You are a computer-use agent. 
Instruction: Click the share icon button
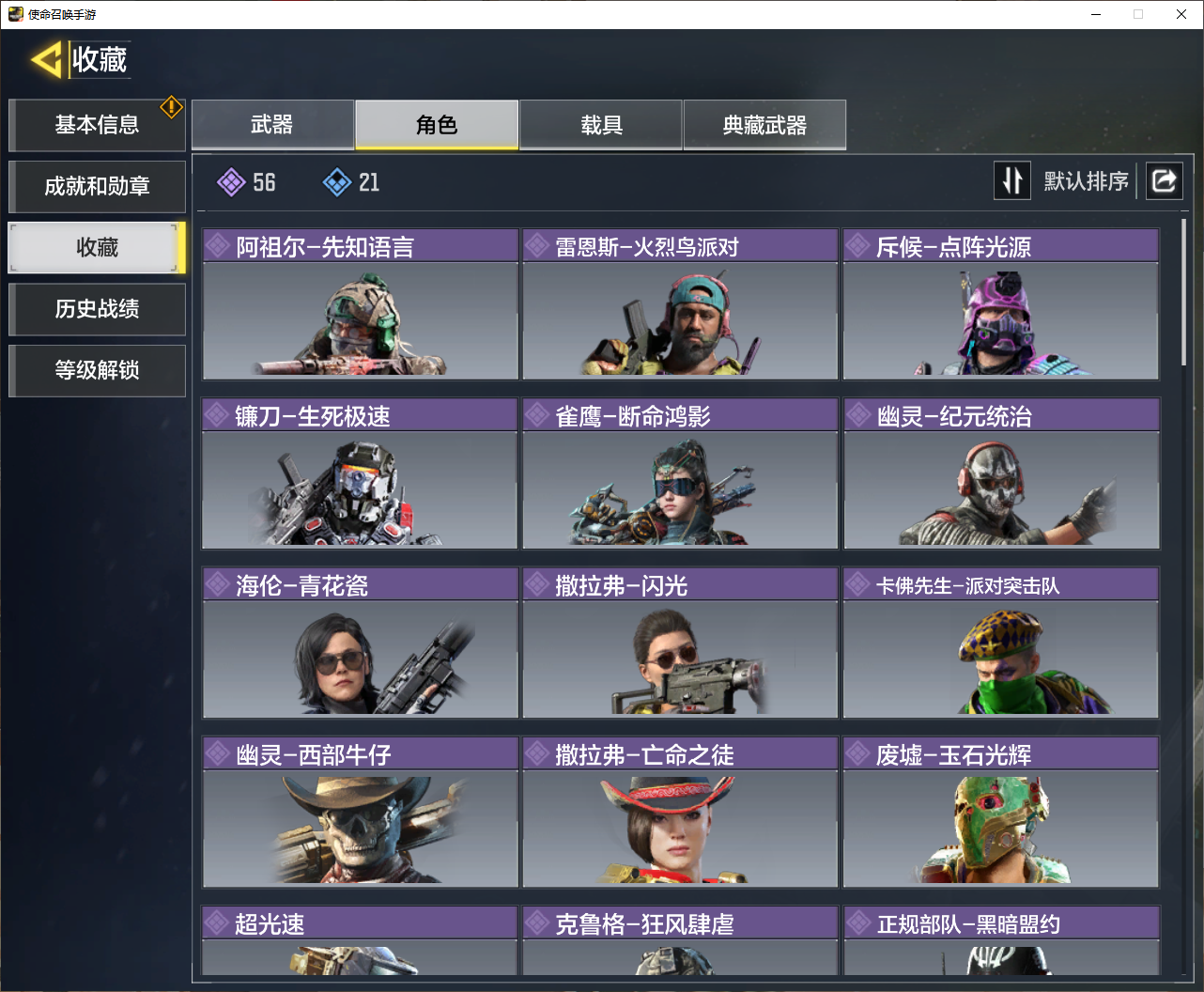click(1164, 180)
